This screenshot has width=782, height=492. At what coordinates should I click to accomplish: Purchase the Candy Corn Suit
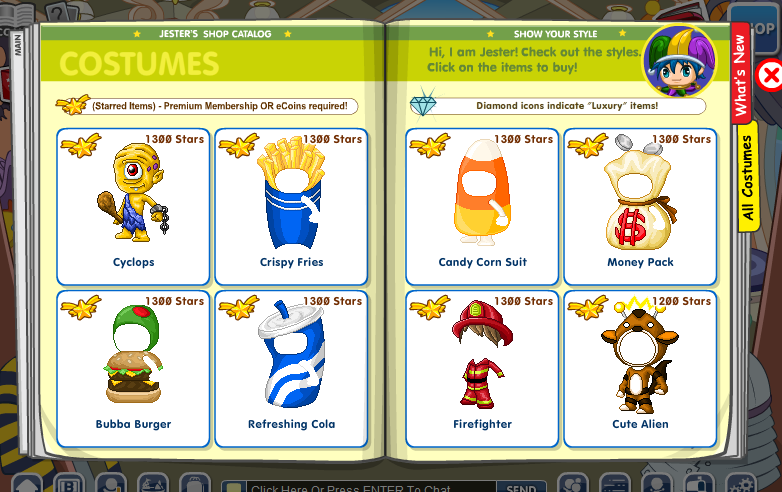click(482, 205)
